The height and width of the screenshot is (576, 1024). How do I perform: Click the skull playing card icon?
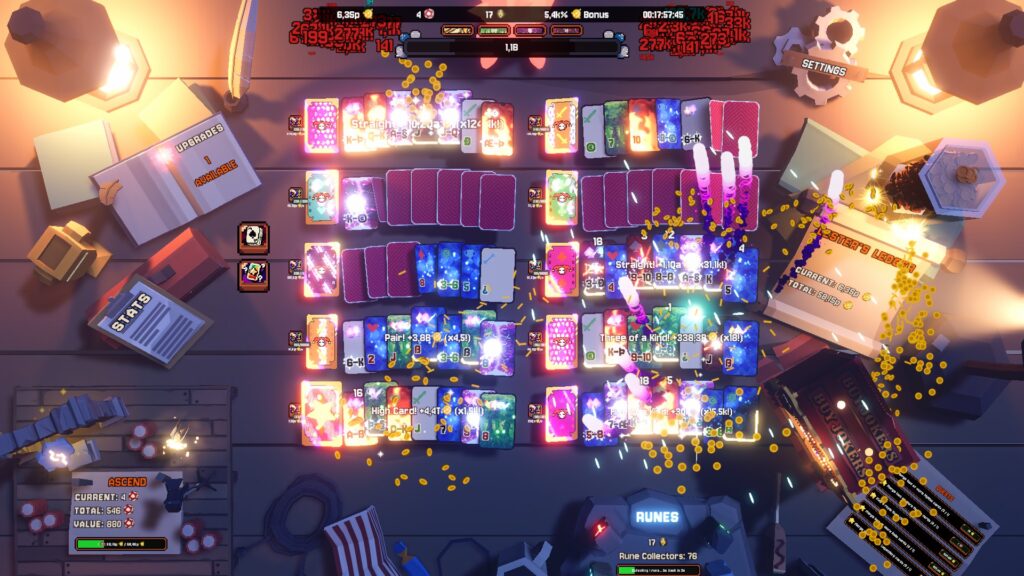click(253, 238)
